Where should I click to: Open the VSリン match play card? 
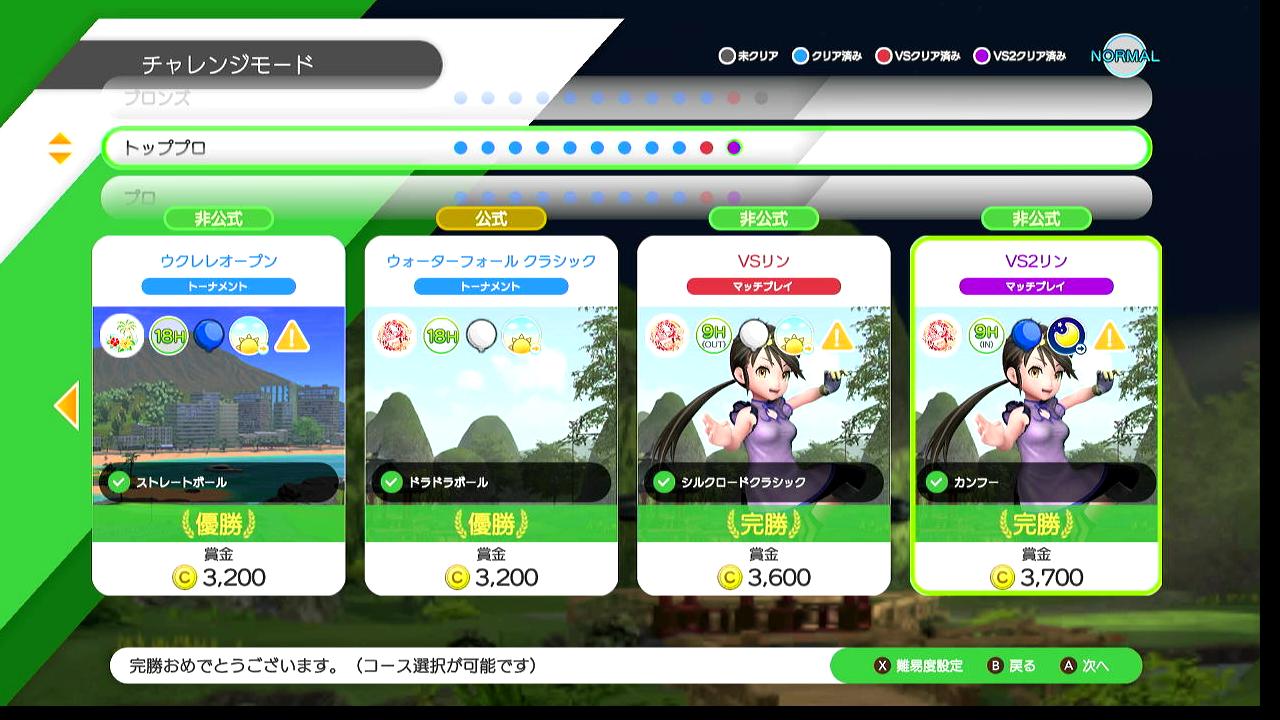(x=763, y=415)
